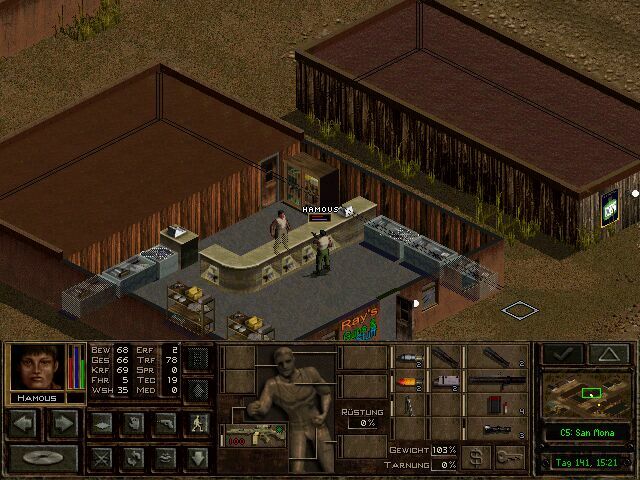Image resolution: width=640 pixels, height=480 pixels.
Task: Click the crossed-out action button
Action: pyautogui.click(x=100, y=458)
